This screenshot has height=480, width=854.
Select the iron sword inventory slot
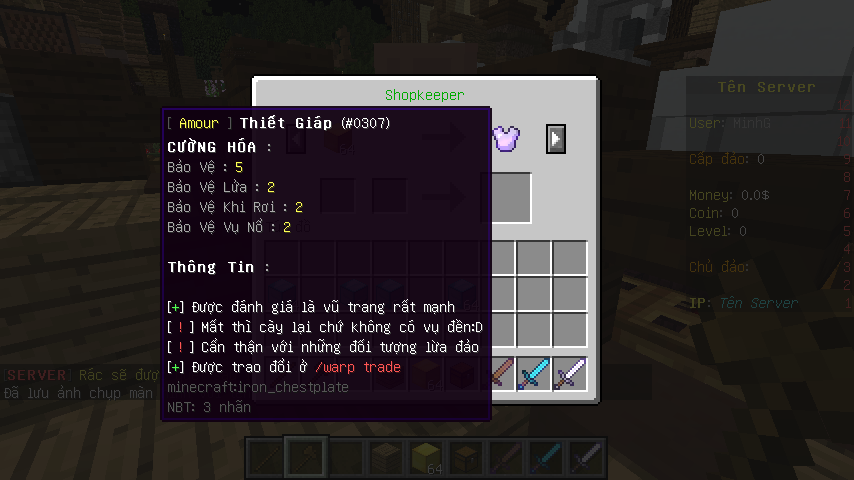[x=570, y=374]
